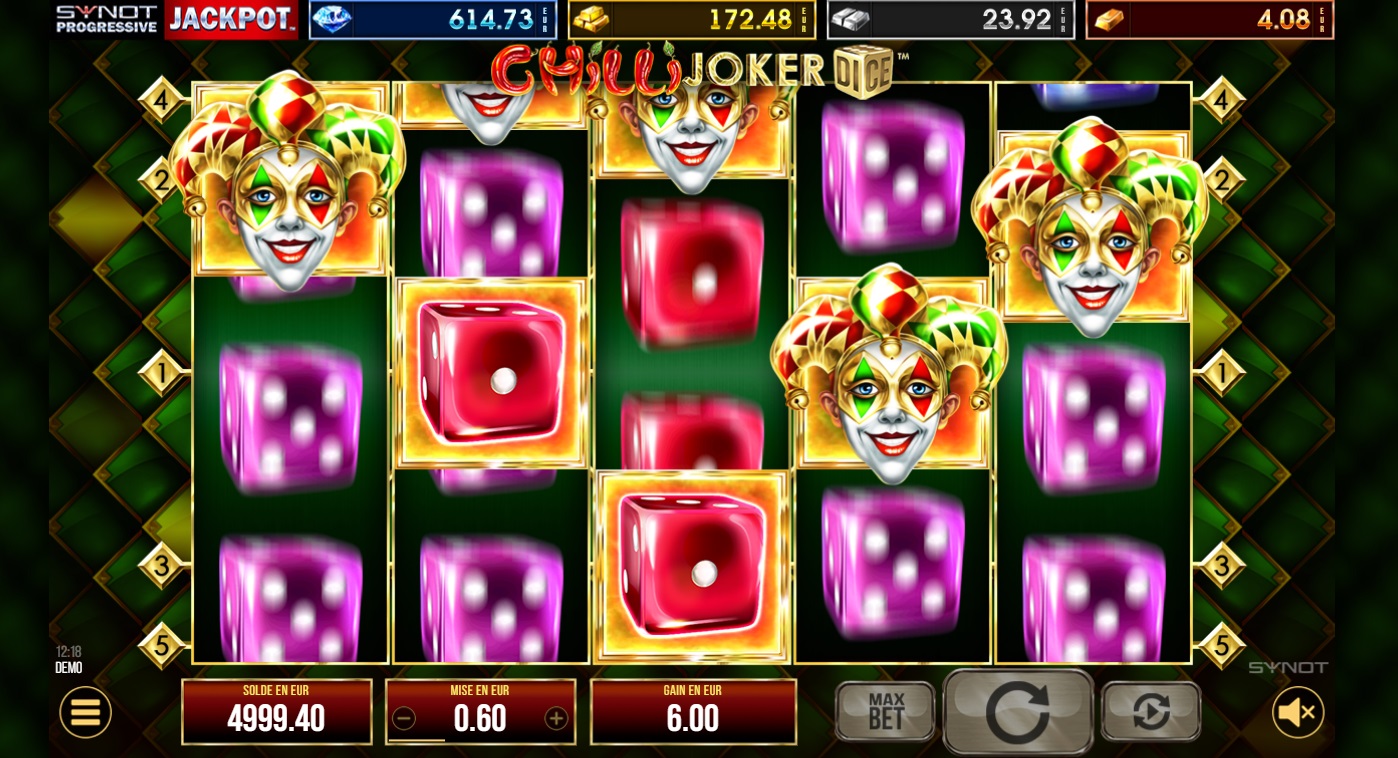Click the red JACKPOT logo

(229, 18)
